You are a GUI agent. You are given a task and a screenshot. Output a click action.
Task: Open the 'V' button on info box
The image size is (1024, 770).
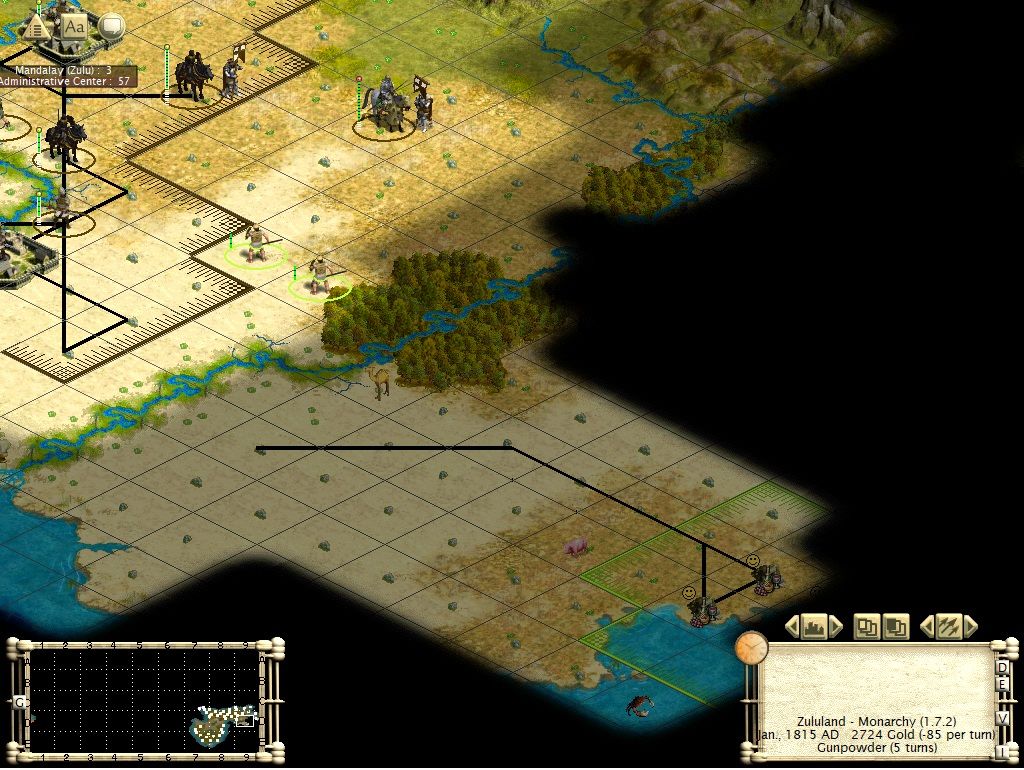click(x=1001, y=717)
